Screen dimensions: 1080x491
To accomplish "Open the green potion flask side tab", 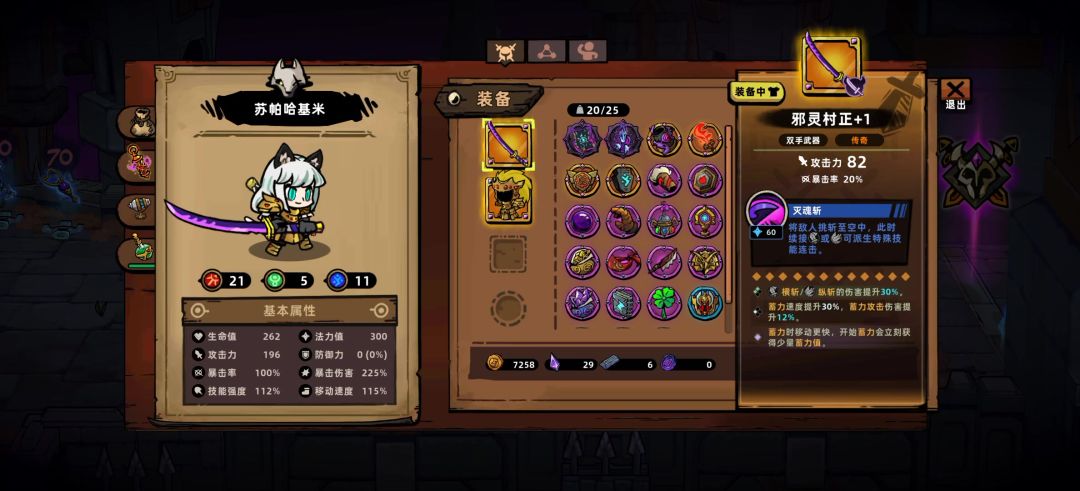I will coord(141,250).
